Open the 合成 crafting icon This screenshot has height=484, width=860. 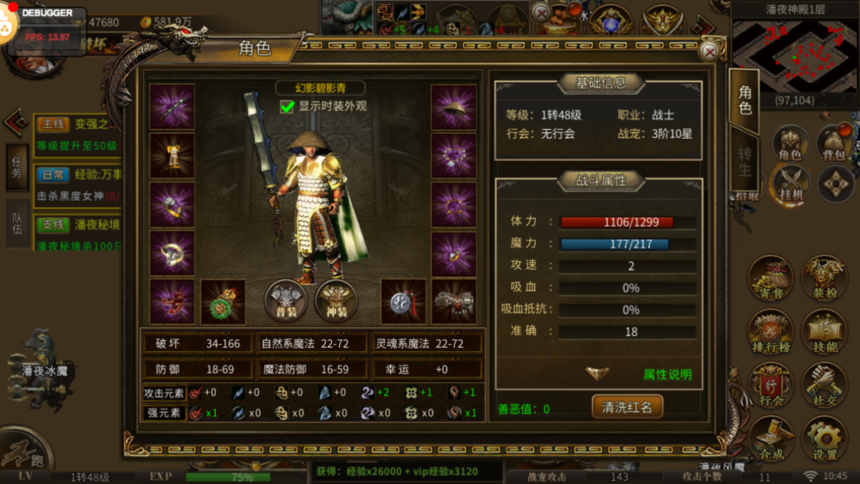pyautogui.click(x=771, y=440)
